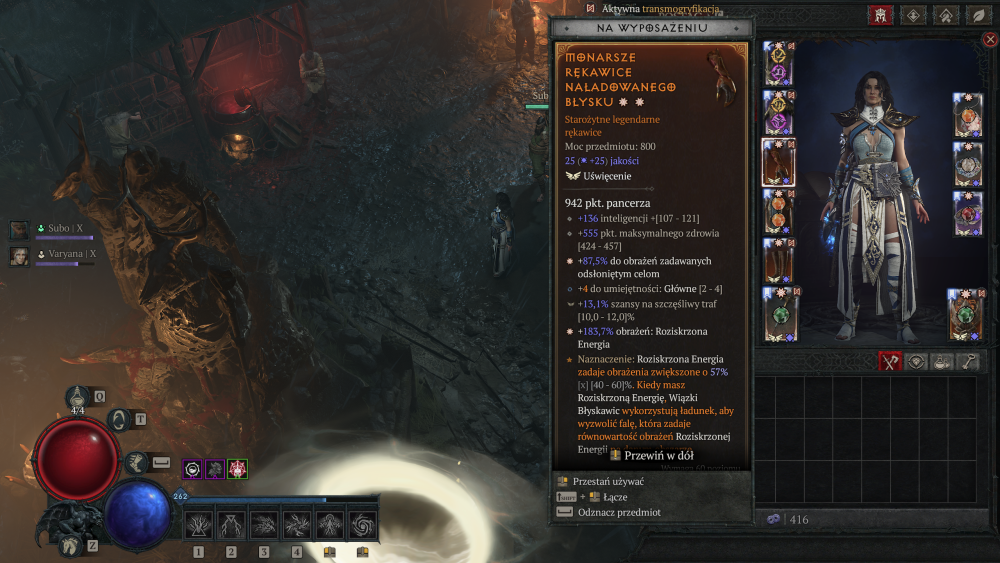Select the highlighted equipped gloves slot
Screen dimensions: 1000x563
778,162
